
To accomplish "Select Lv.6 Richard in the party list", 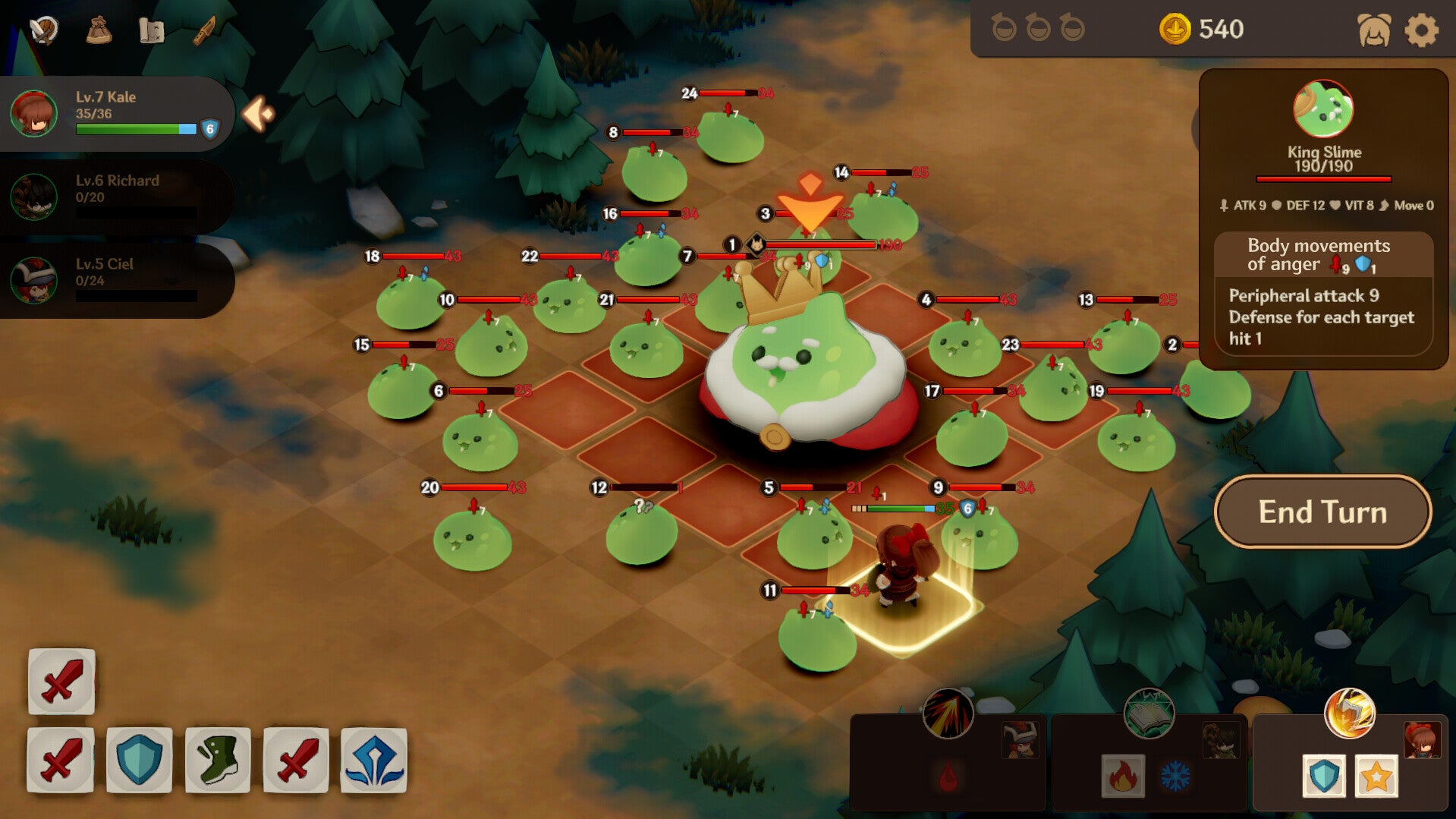I will pyautogui.click(x=114, y=197).
